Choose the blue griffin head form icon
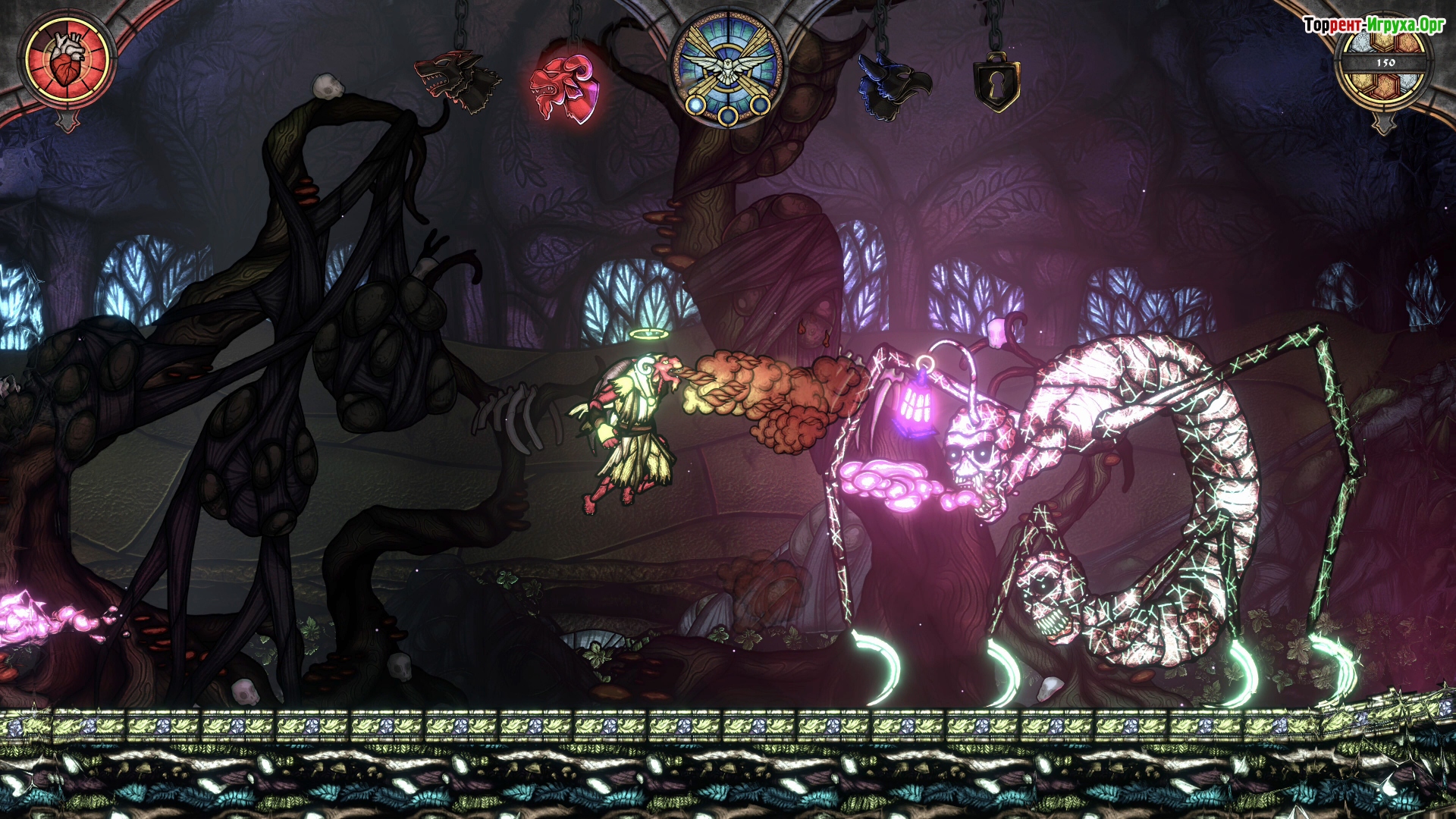Screen dimensions: 1456x819 tap(893, 86)
